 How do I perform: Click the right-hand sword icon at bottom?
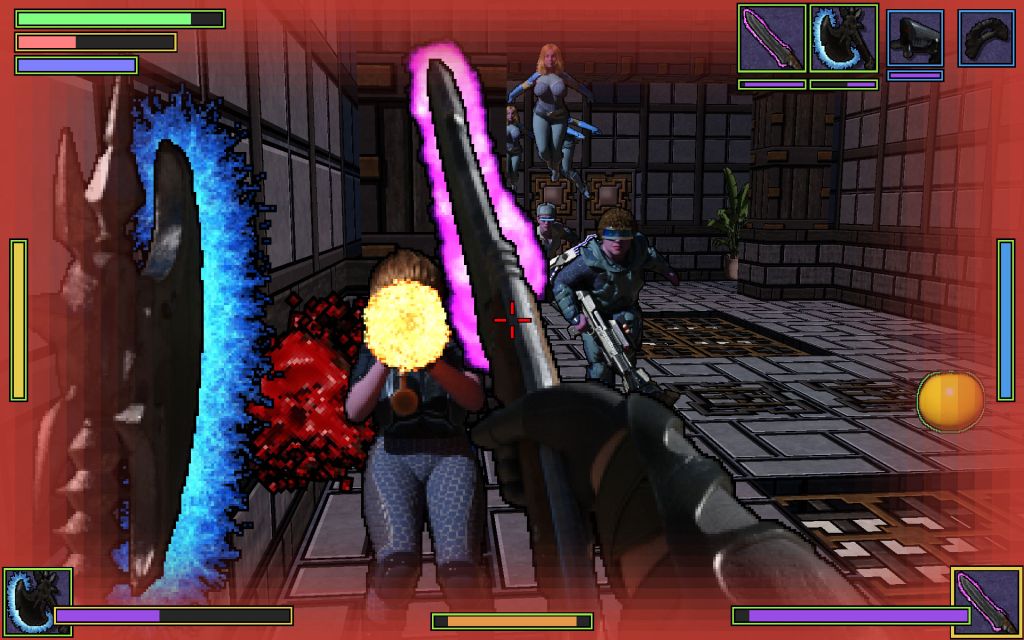coord(986,602)
